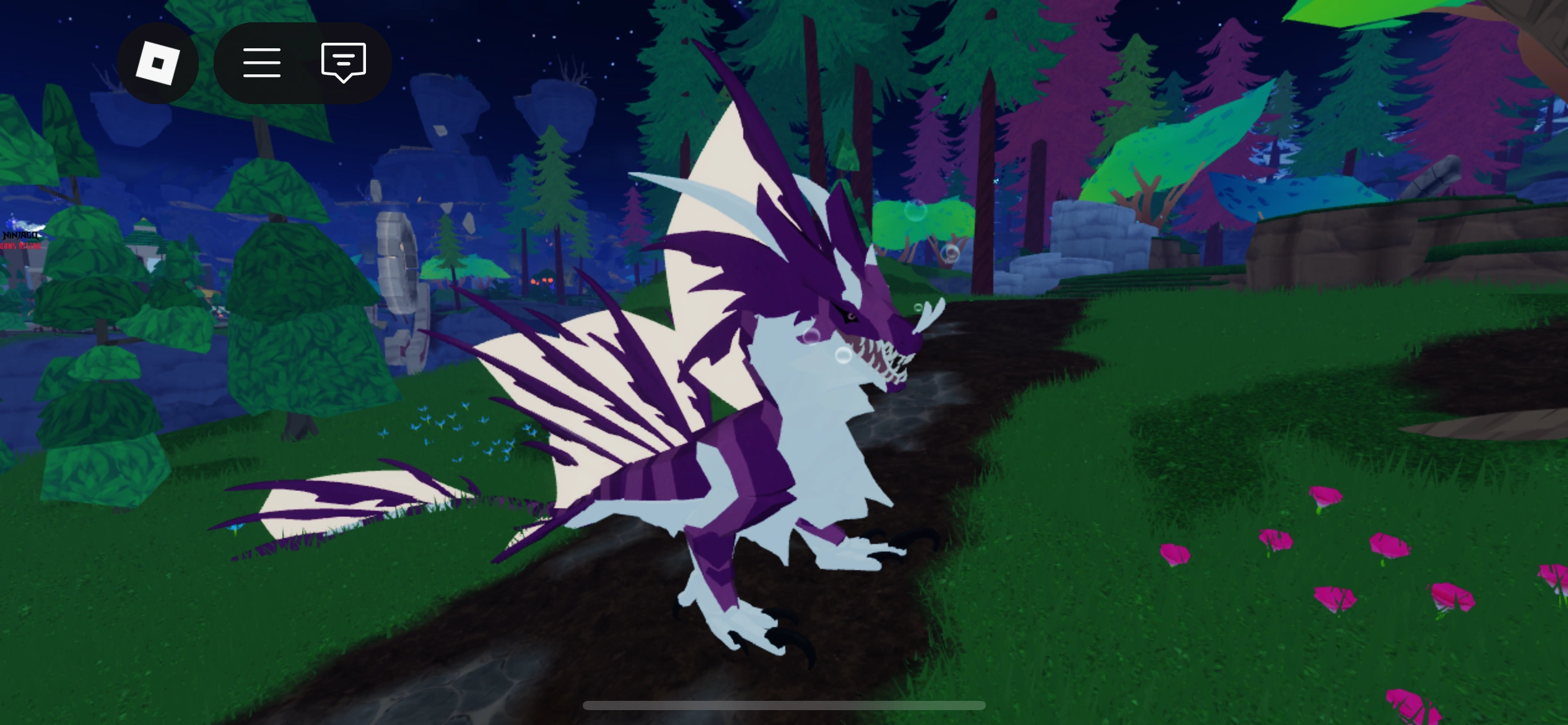Expand the hamburger navigation menu

click(x=261, y=63)
